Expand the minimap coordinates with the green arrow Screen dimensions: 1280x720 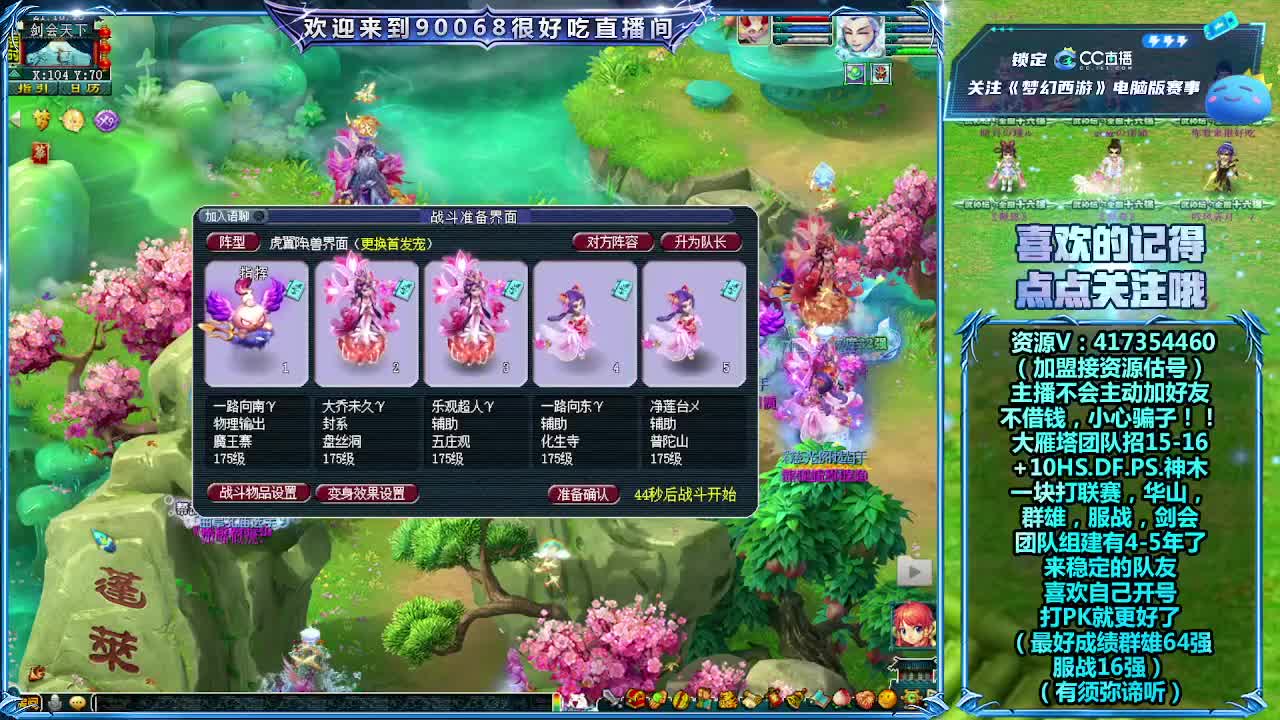14,73
